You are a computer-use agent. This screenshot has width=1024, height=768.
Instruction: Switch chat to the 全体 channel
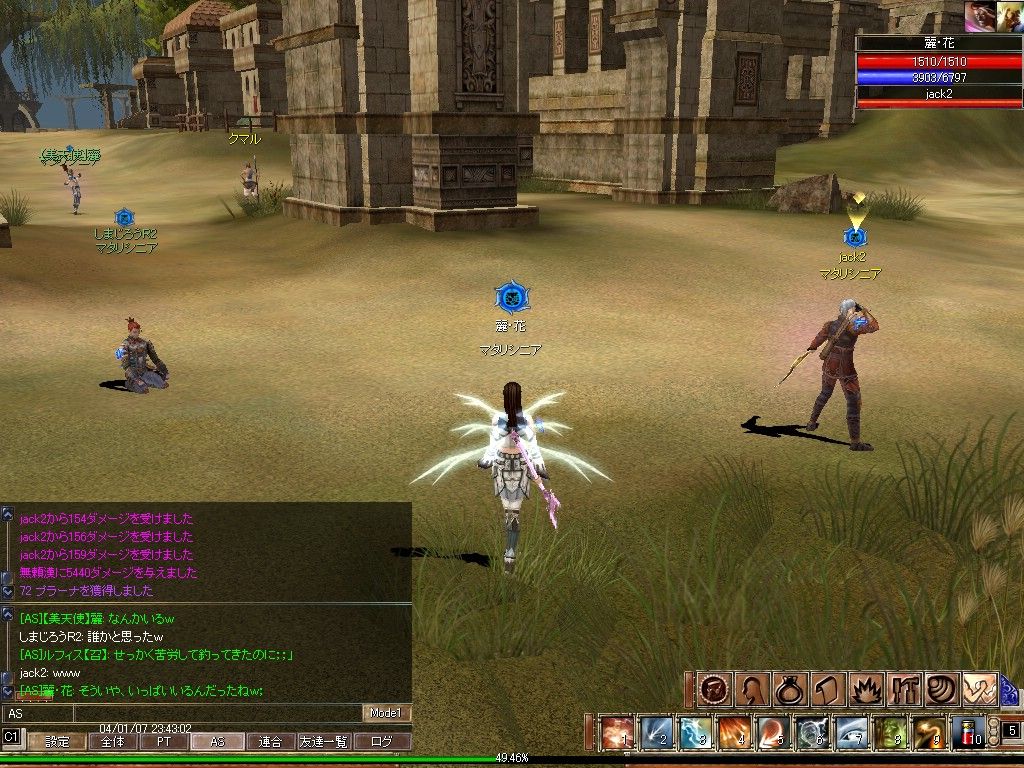(112, 742)
